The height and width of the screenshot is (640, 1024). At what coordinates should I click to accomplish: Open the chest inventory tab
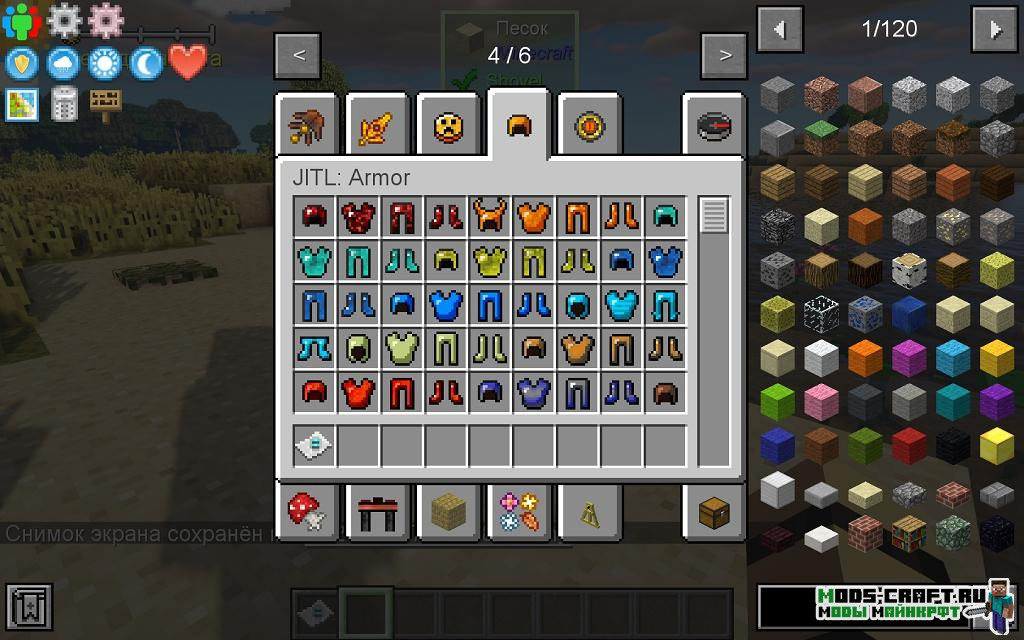[x=714, y=512]
